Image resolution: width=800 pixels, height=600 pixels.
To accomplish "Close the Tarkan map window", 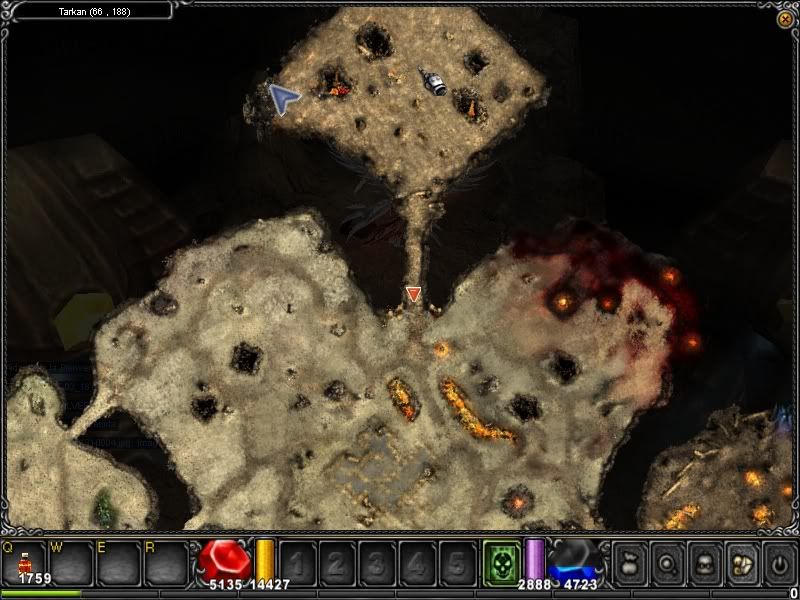I will click(784, 19).
